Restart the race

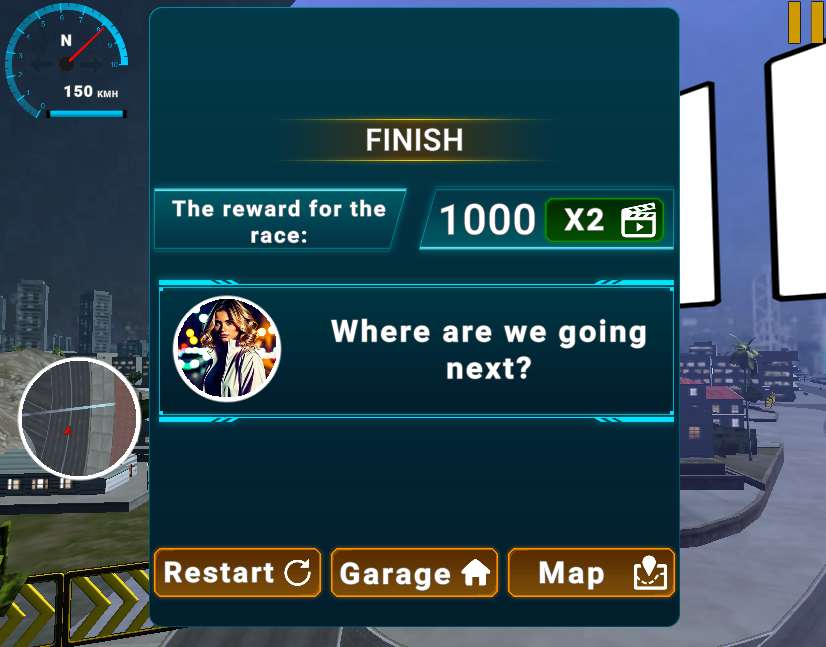(x=237, y=573)
